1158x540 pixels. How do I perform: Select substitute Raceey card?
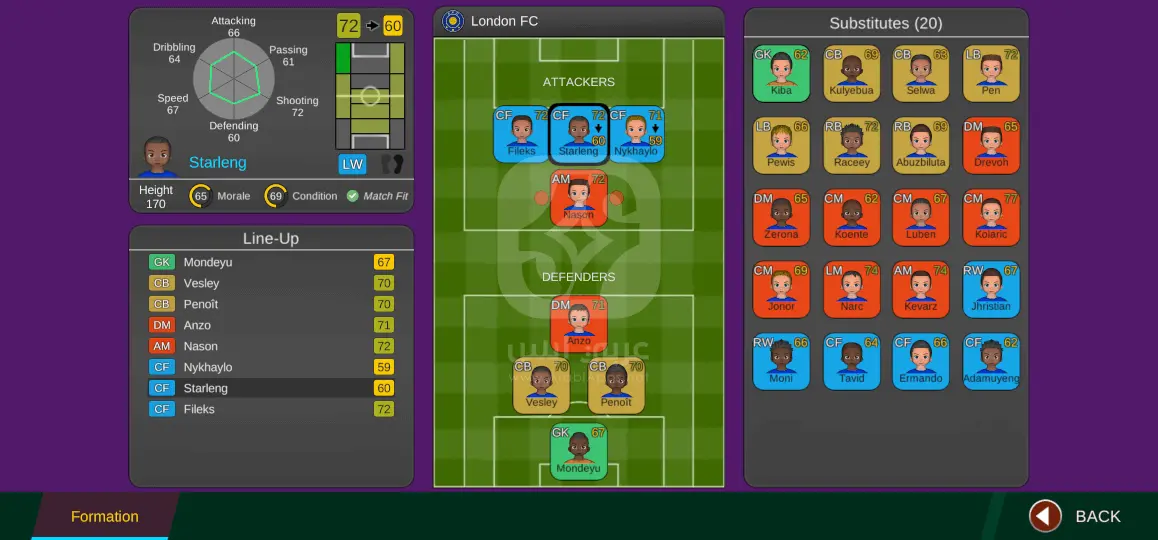point(851,145)
